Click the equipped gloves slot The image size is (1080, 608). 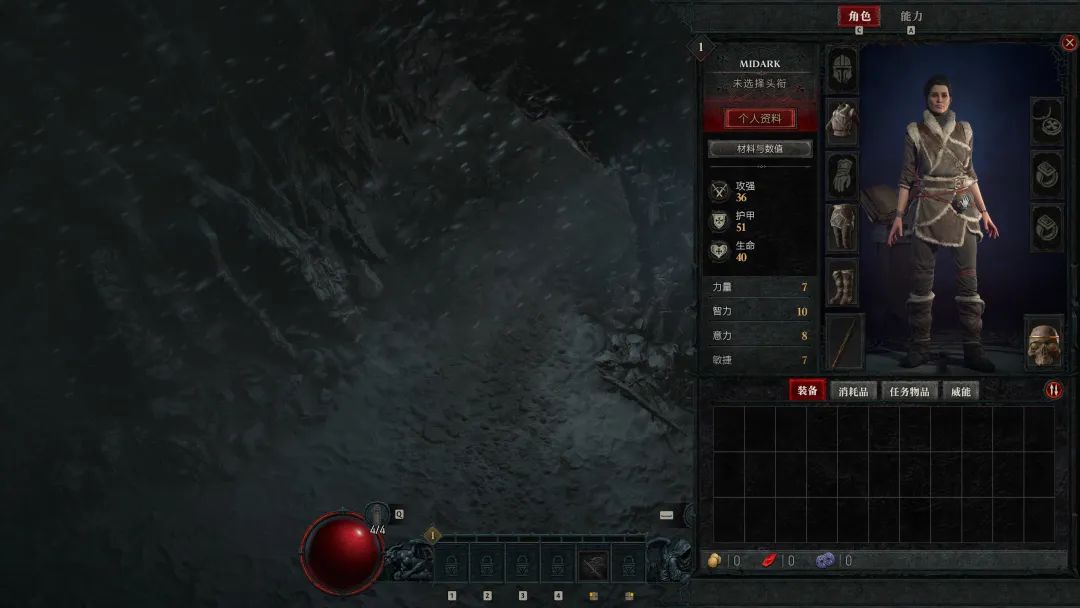tap(843, 175)
